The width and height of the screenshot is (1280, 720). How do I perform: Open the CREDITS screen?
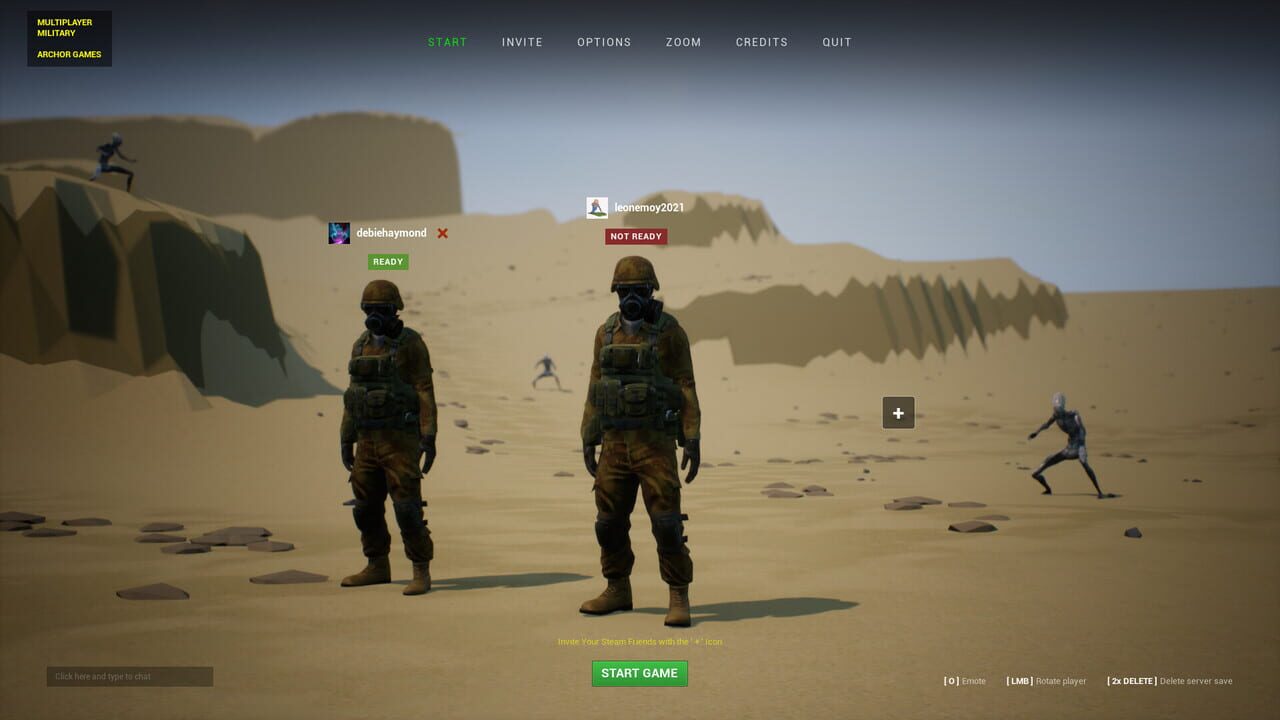click(x=762, y=42)
